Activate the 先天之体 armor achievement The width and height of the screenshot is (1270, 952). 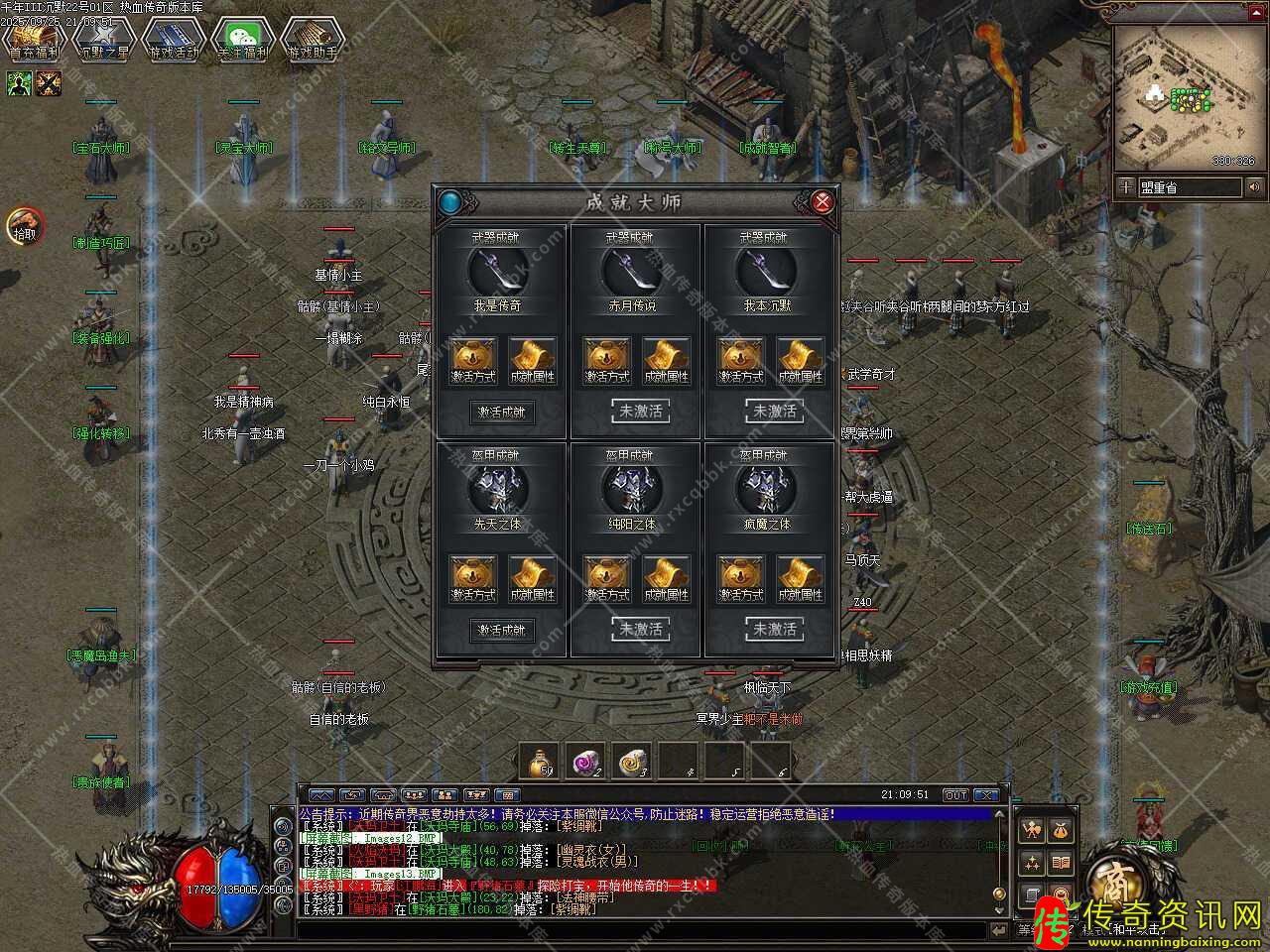click(501, 630)
